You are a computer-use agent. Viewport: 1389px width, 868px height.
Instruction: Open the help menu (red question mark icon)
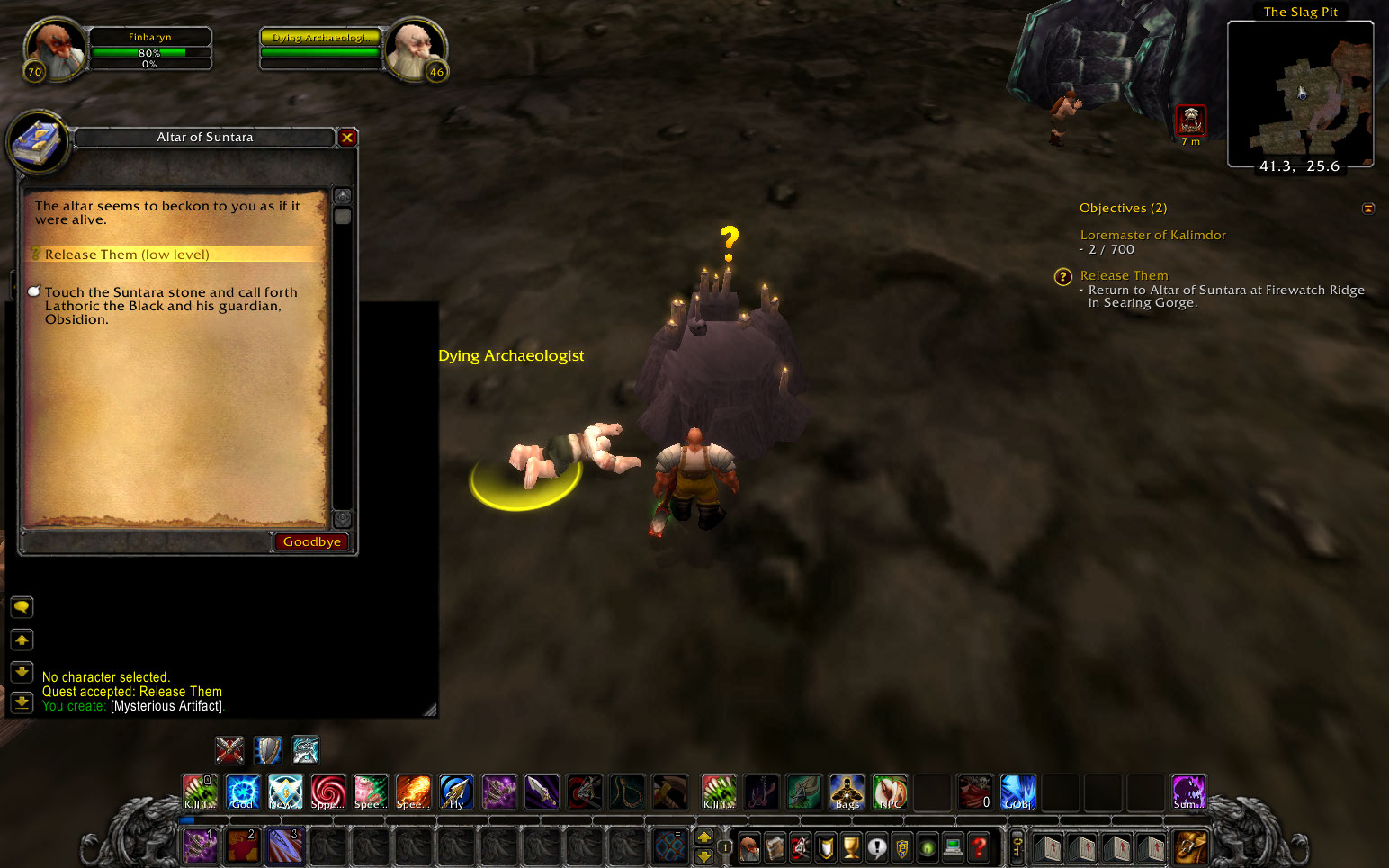979,847
